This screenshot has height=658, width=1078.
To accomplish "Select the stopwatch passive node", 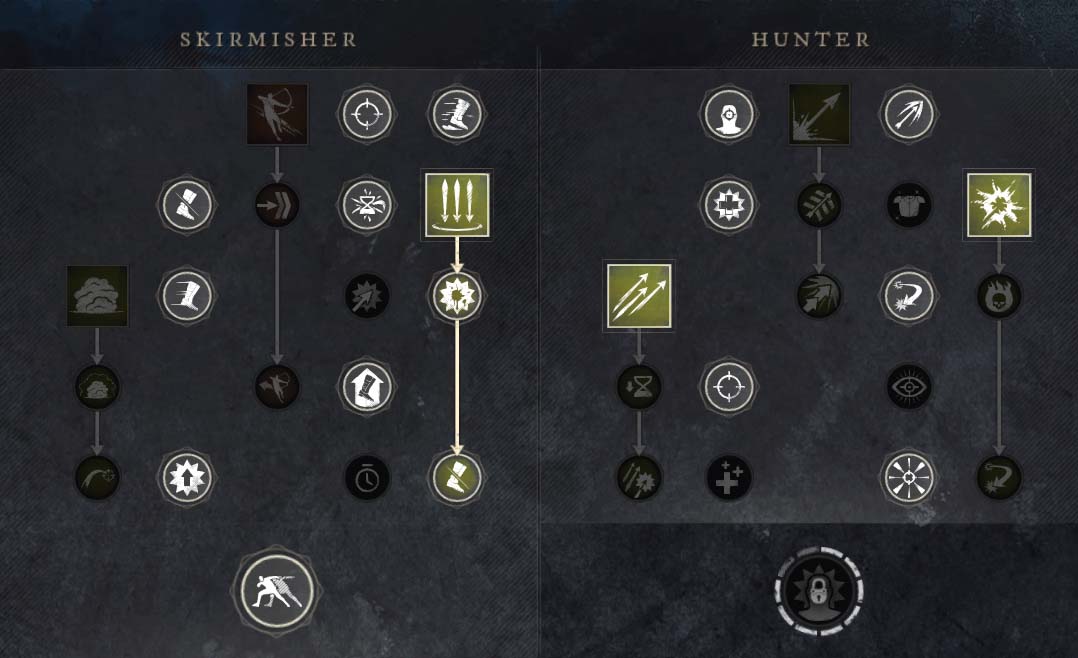I will pos(367,477).
